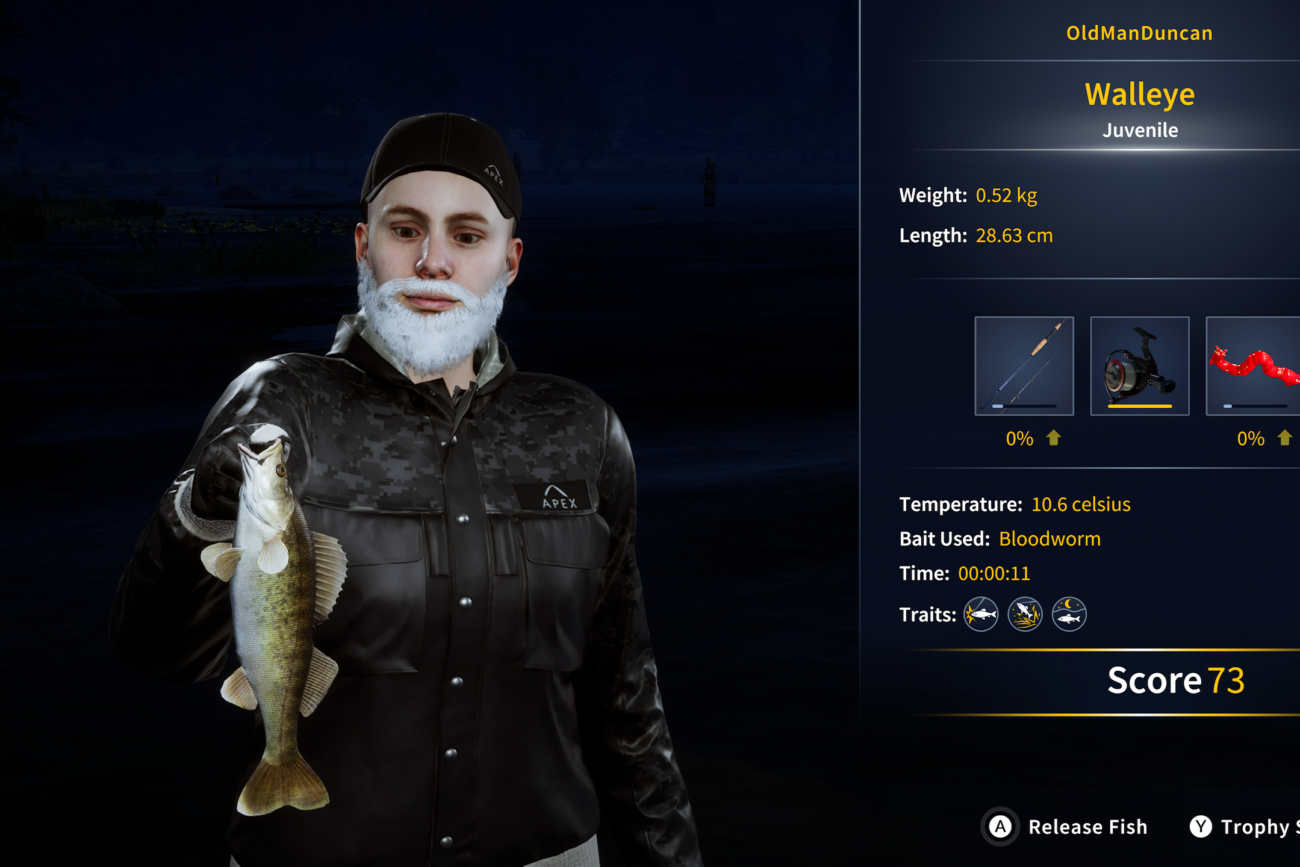Select the fishing rod equipment tile

(x=1024, y=365)
